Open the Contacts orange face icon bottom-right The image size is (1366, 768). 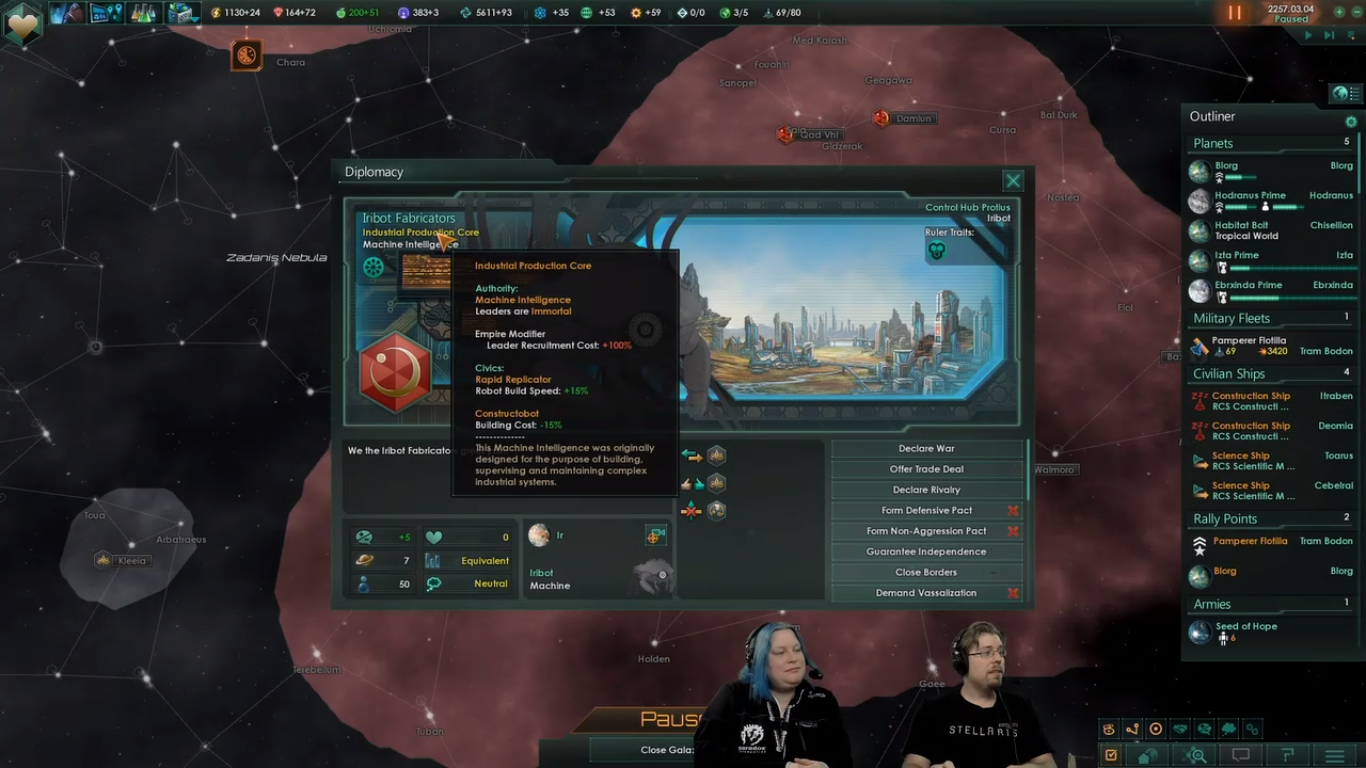pyautogui.click(x=1108, y=729)
